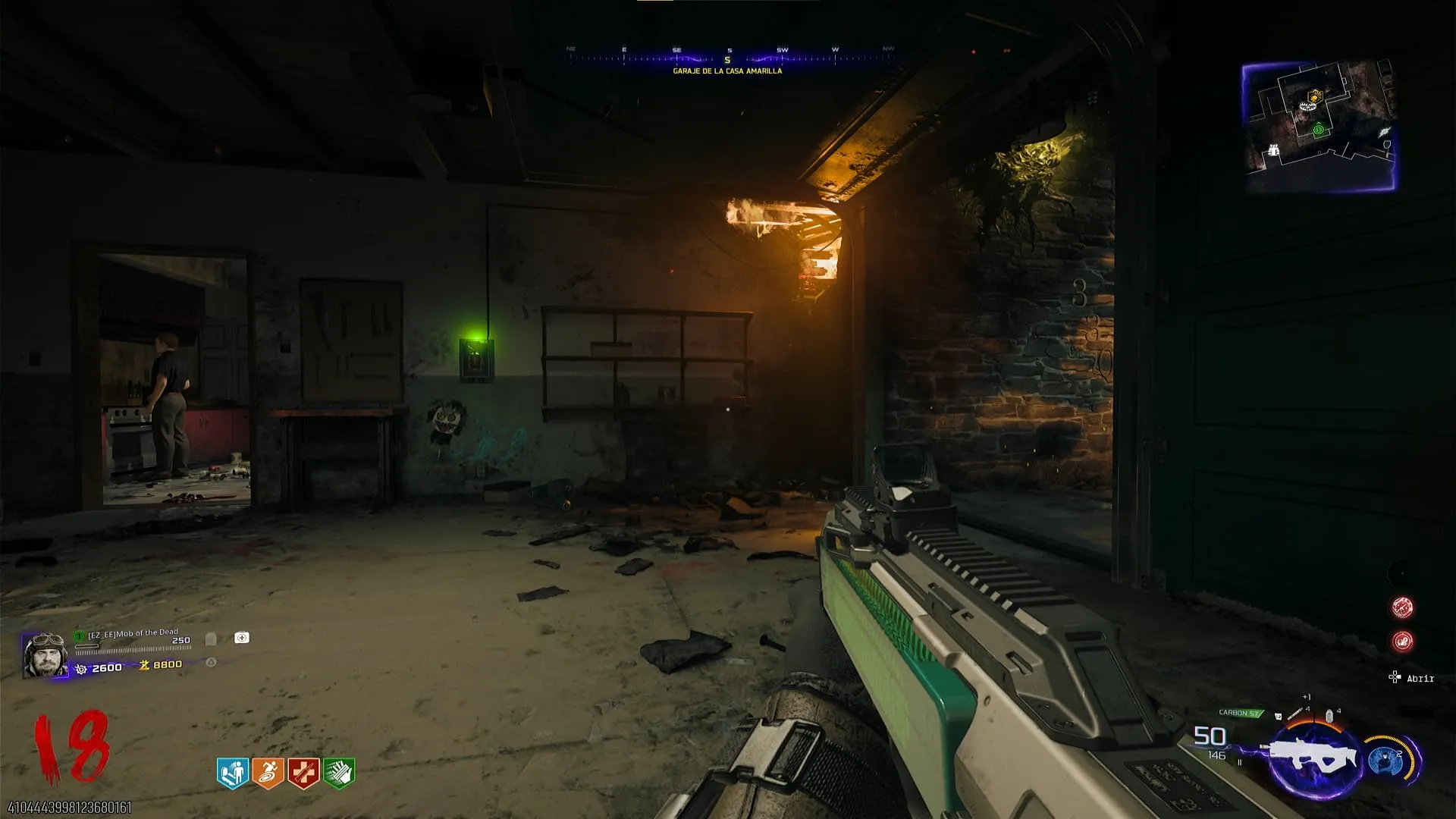Click the upper red round consumable icon

pos(1402,607)
